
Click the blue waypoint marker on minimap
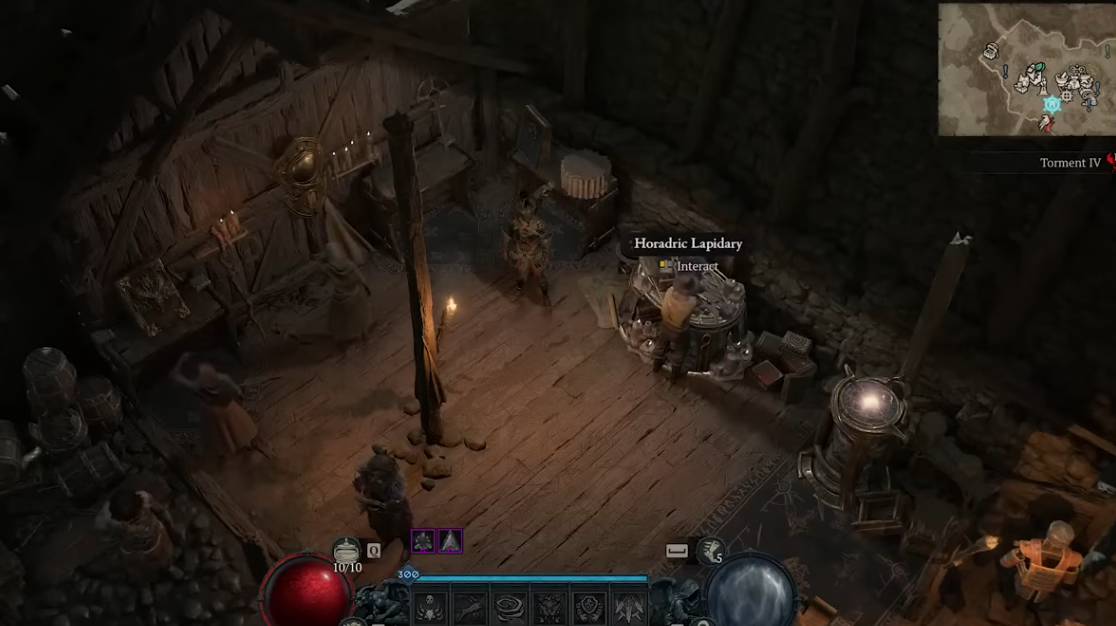click(x=1051, y=104)
